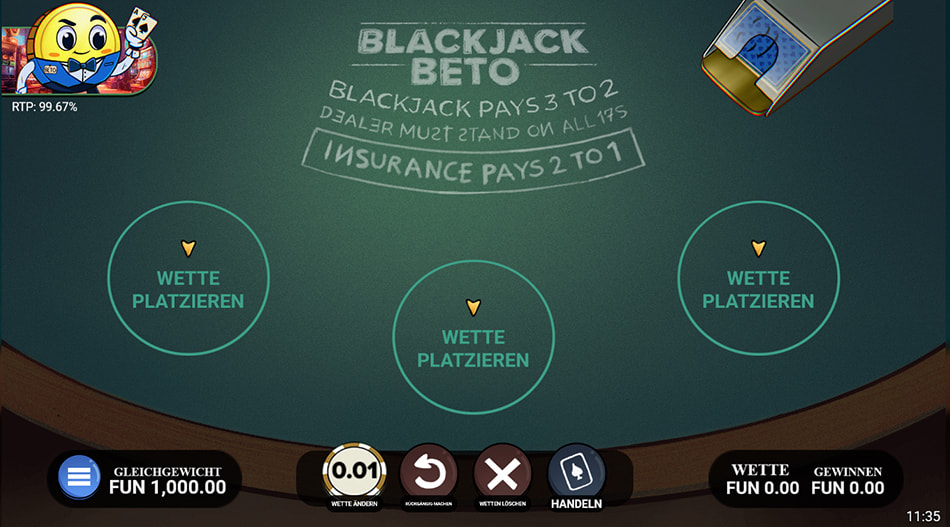Click the smiley mascot logo

[x=78, y=47]
